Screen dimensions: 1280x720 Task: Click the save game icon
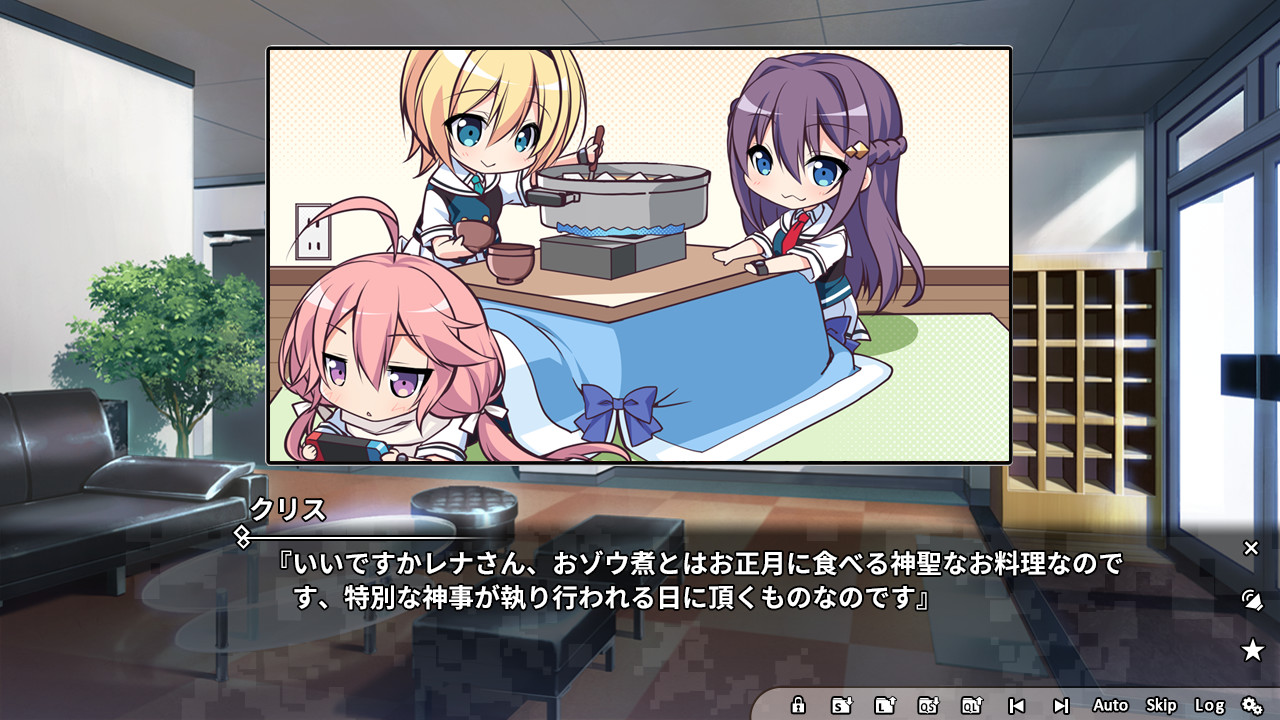pos(840,705)
